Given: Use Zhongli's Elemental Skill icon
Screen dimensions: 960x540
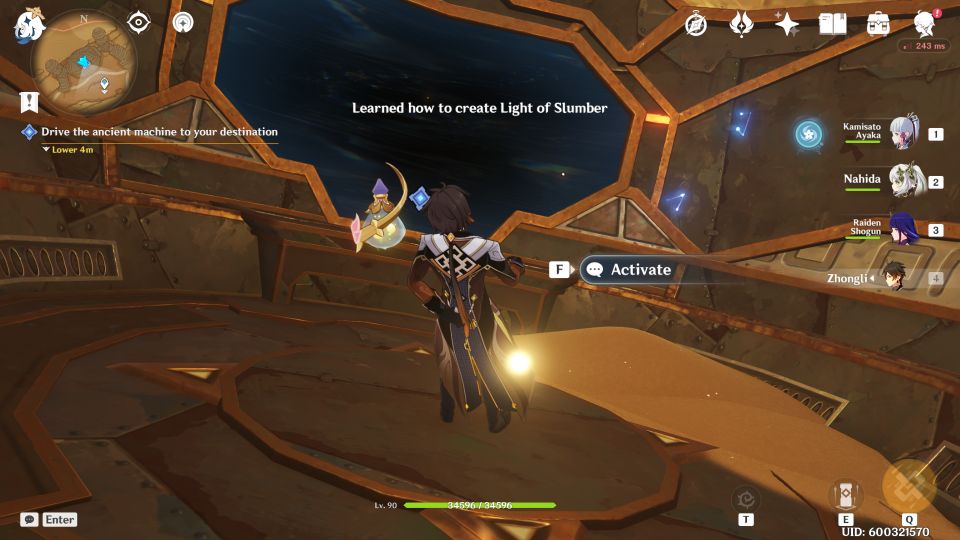Looking at the screenshot, I should 846,494.
